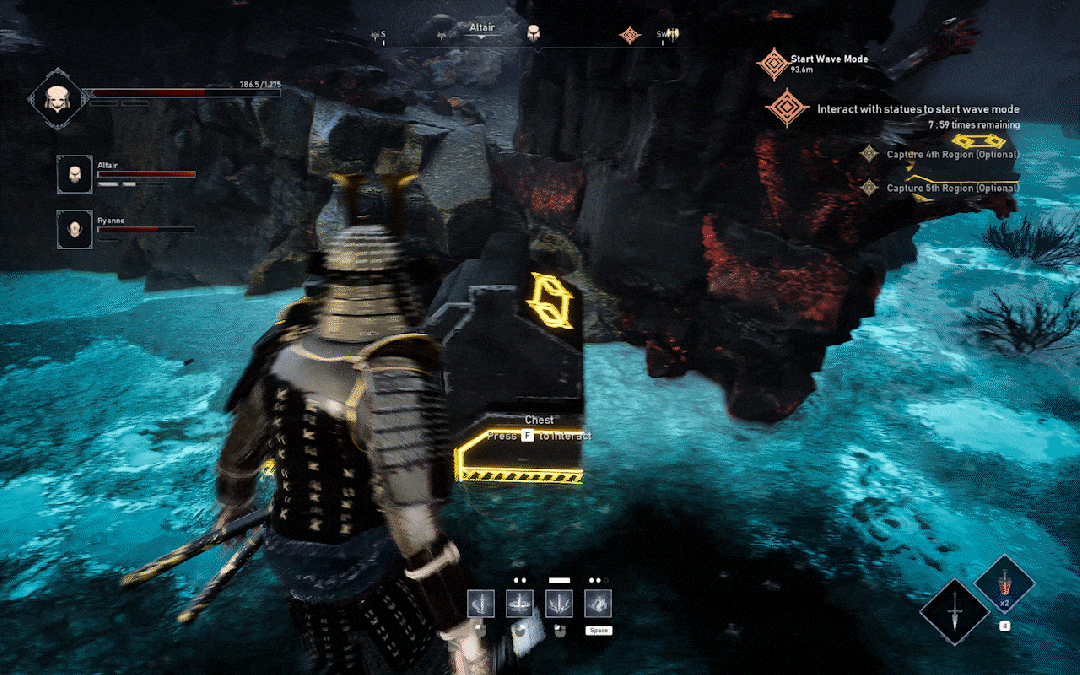This screenshot has width=1080, height=675.
Task: Activate the fanned blades ability
Action: point(559,603)
